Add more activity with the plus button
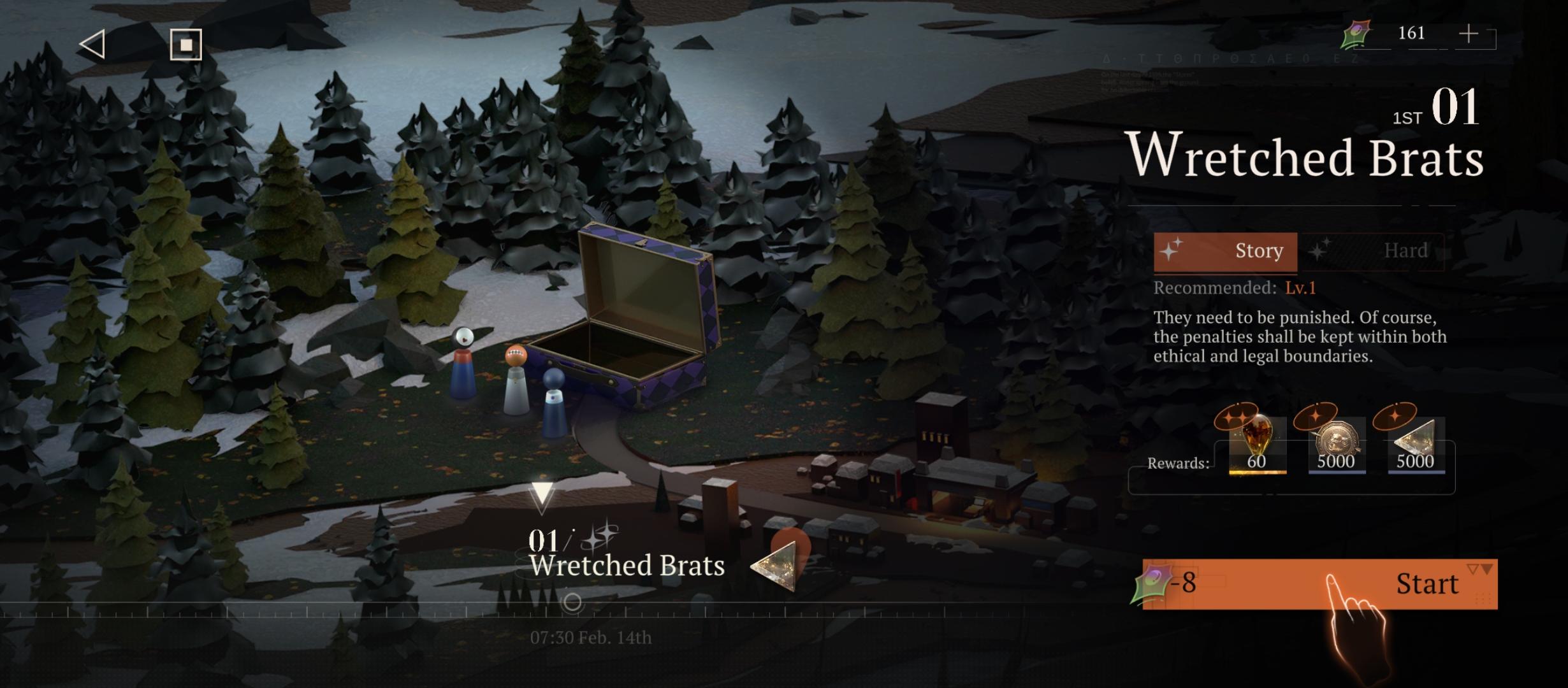Screen dimensions: 1568x688 (x=1469, y=34)
